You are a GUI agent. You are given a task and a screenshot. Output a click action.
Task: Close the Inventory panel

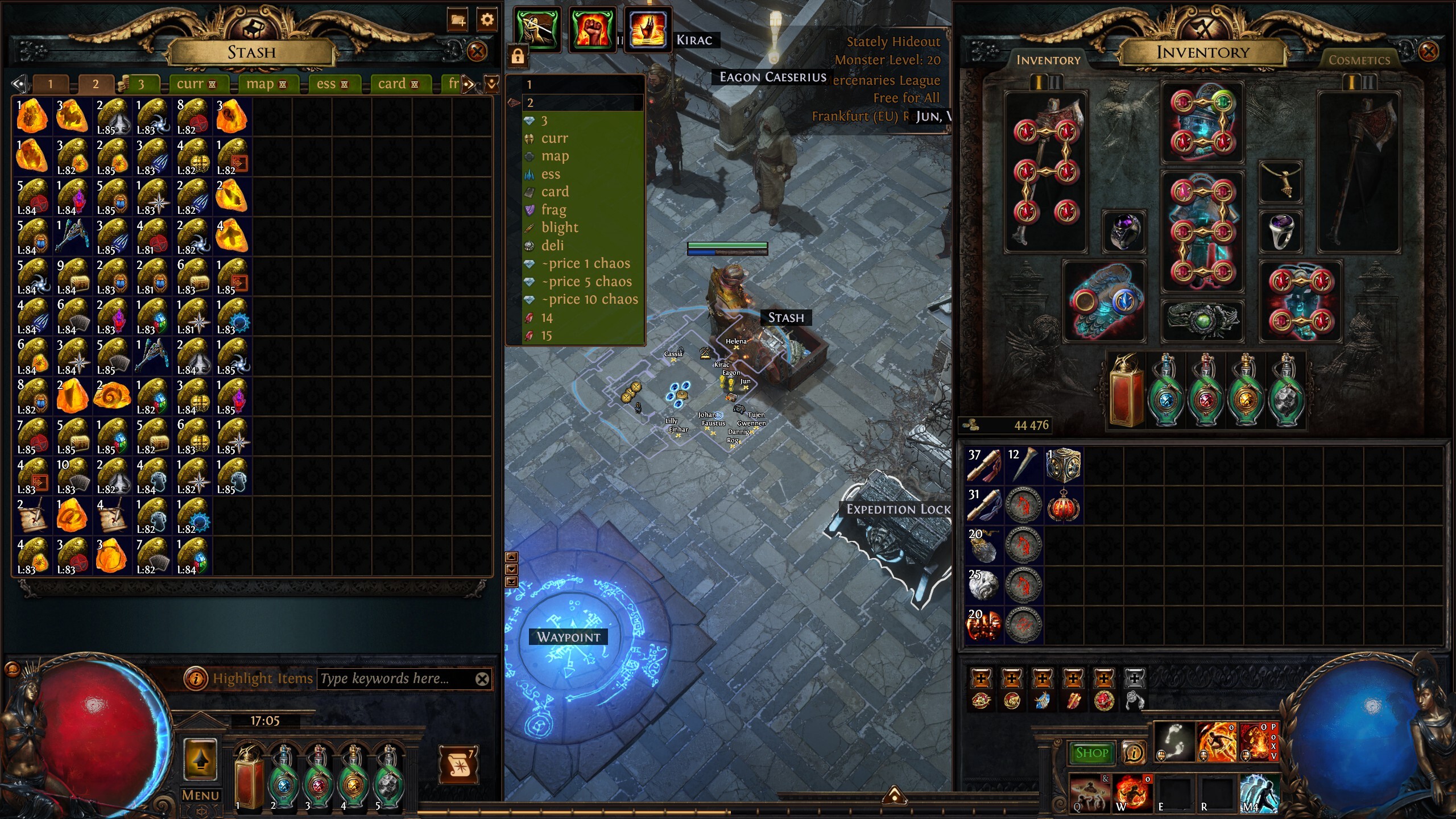click(x=1428, y=52)
